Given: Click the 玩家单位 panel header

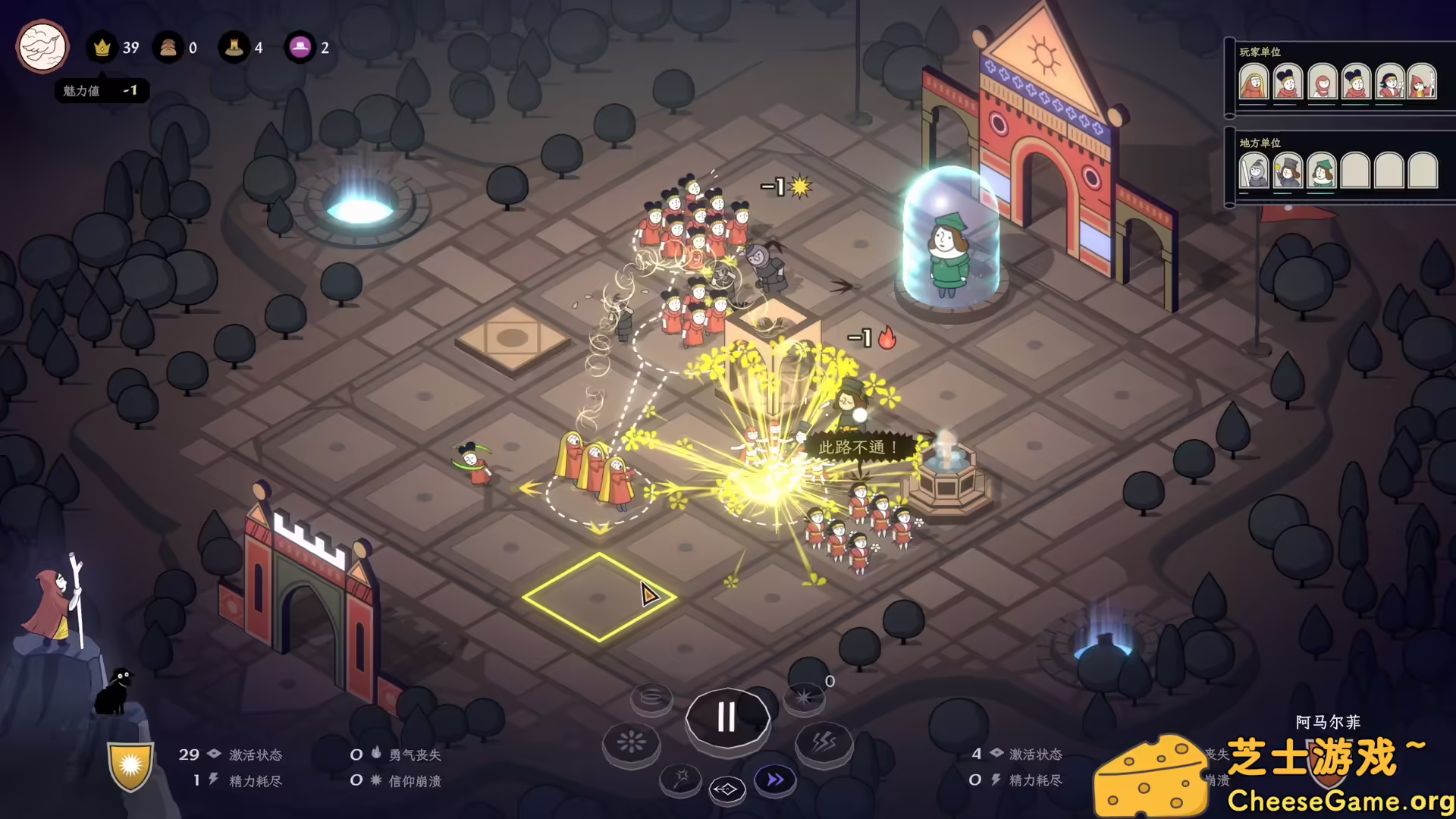Looking at the screenshot, I should coord(1260,52).
